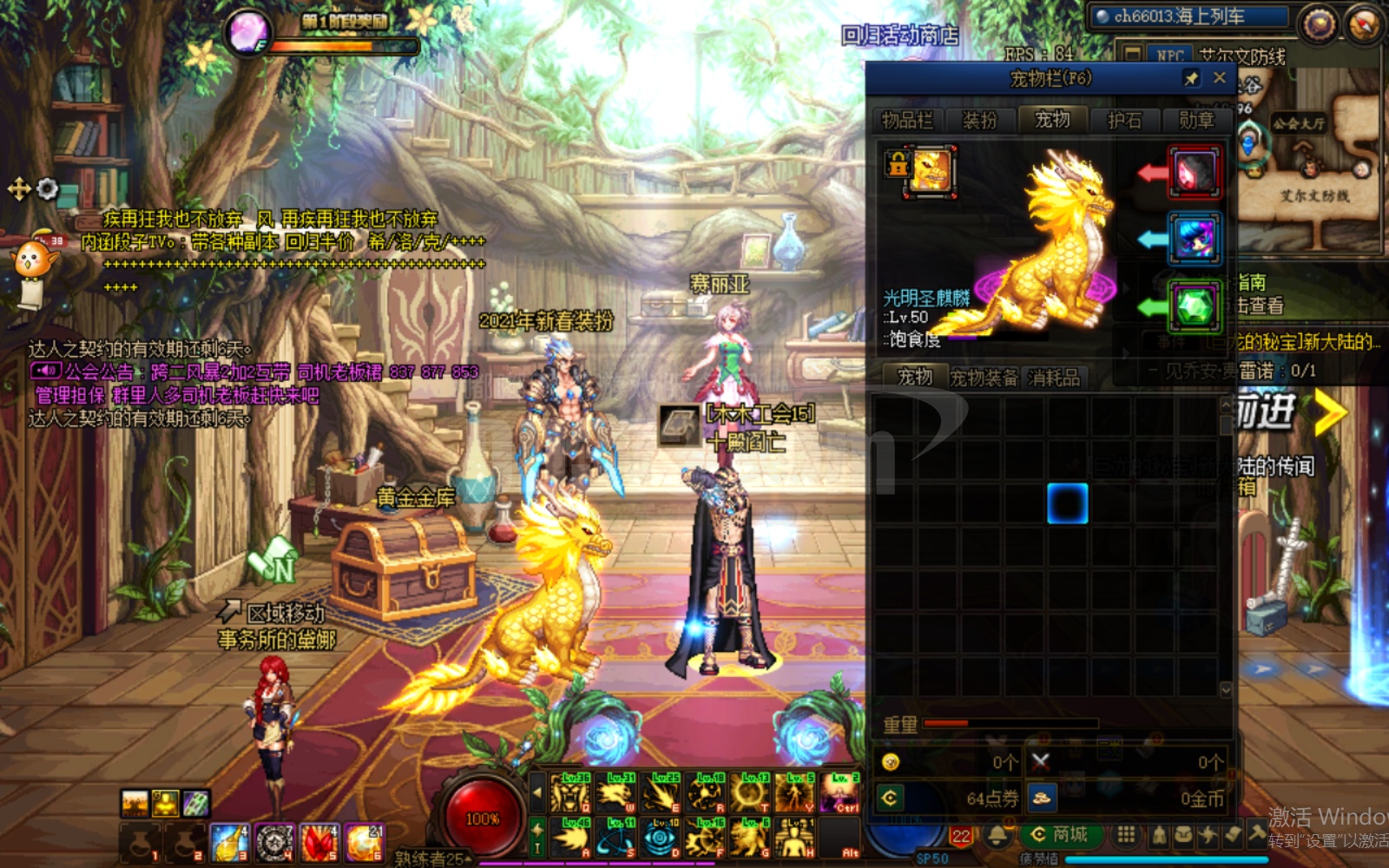Image resolution: width=1389 pixels, height=868 pixels.
Task: Select the green gem pet equipment slot
Action: coord(1195,306)
